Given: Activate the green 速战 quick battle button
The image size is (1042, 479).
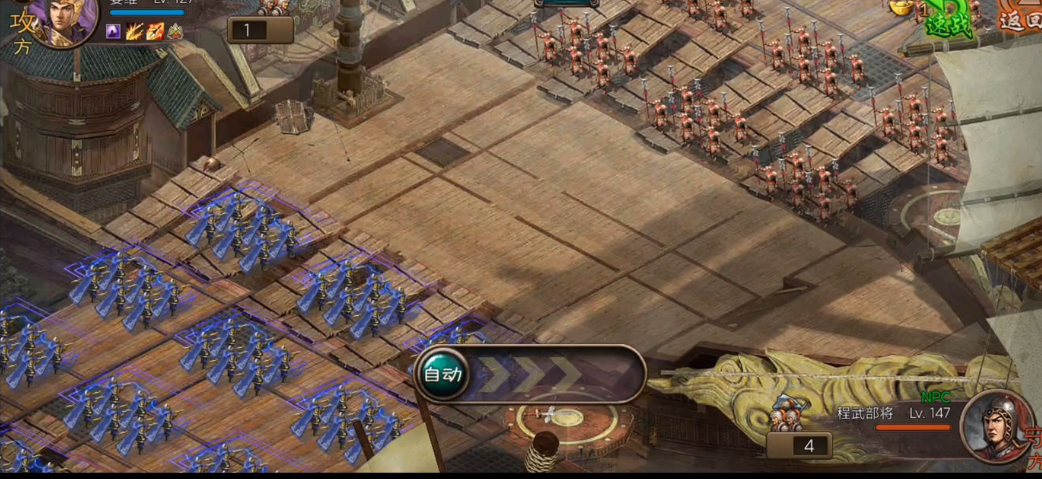Looking at the screenshot, I should pos(946,18).
